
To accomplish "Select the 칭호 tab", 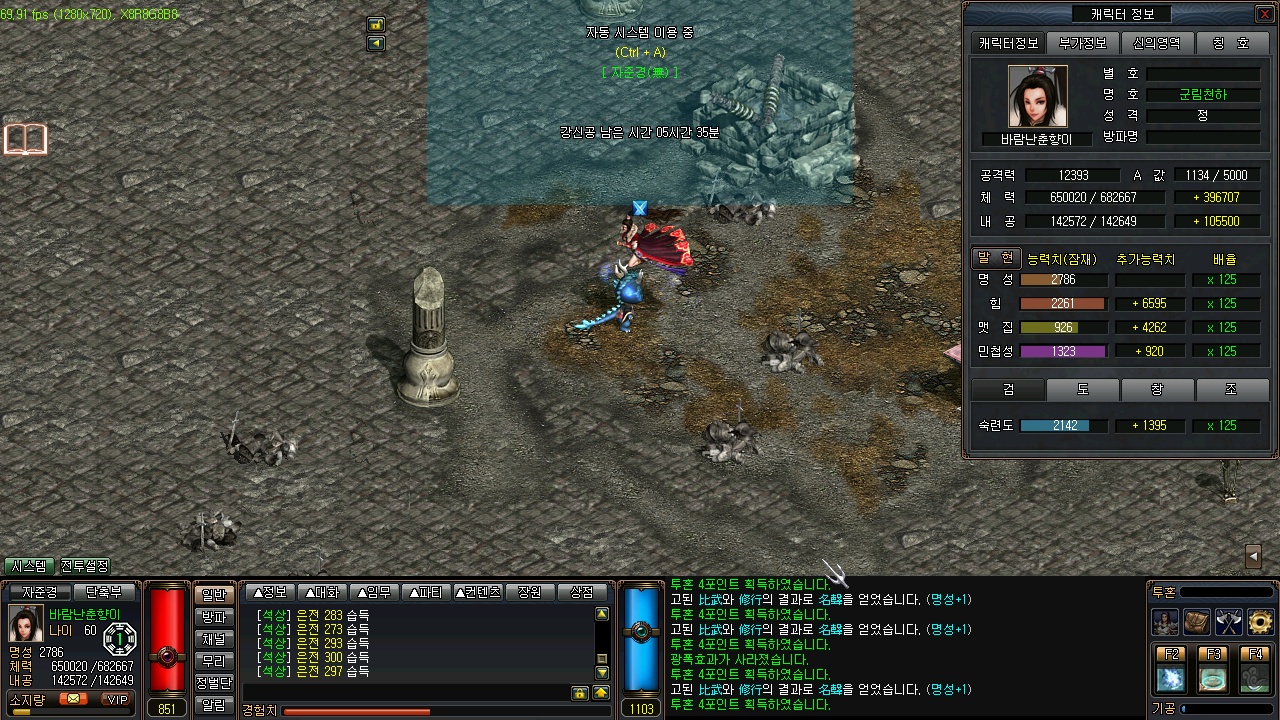I will [x=1231, y=43].
